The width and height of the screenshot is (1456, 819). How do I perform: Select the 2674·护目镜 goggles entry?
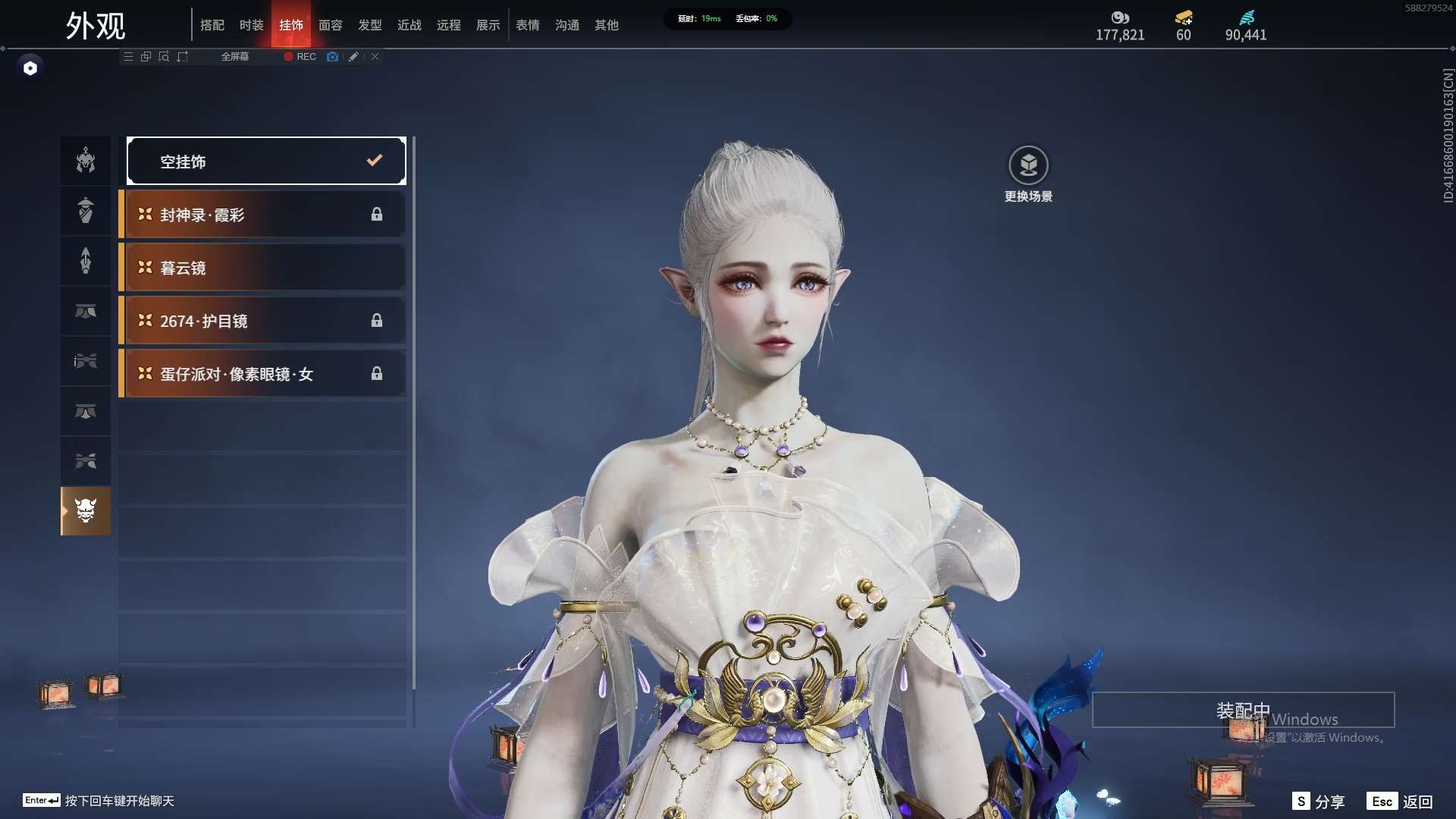tap(262, 321)
